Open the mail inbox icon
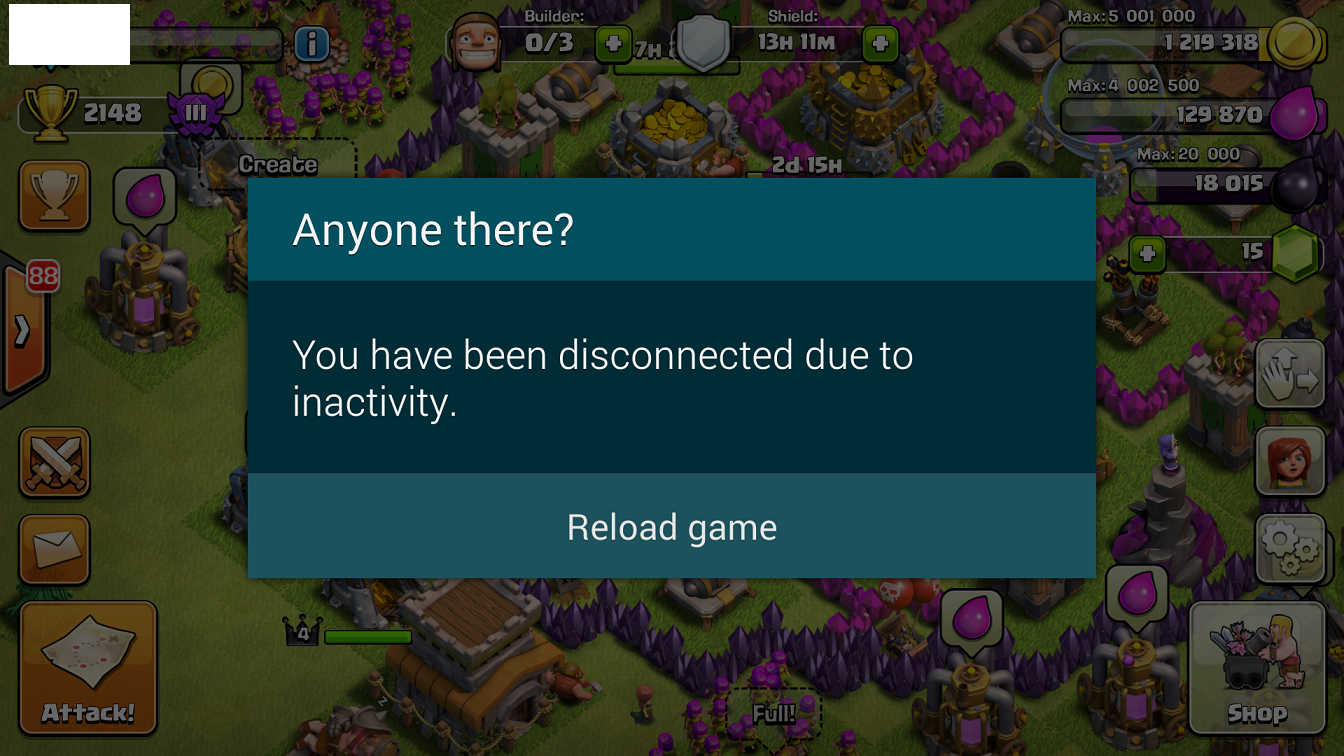 [x=55, y=550]
